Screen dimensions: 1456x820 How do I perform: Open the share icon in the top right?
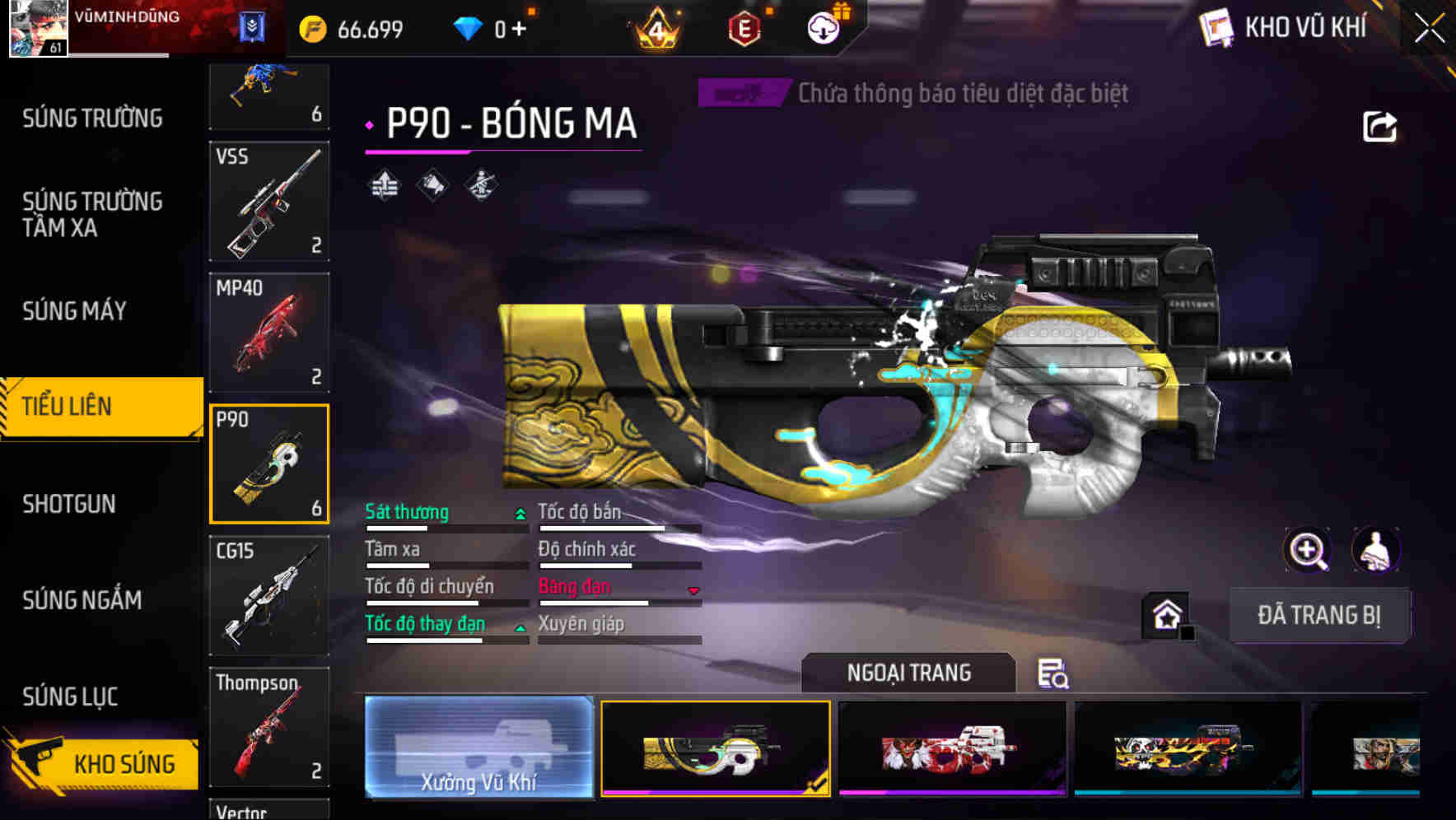point(1379,125)
